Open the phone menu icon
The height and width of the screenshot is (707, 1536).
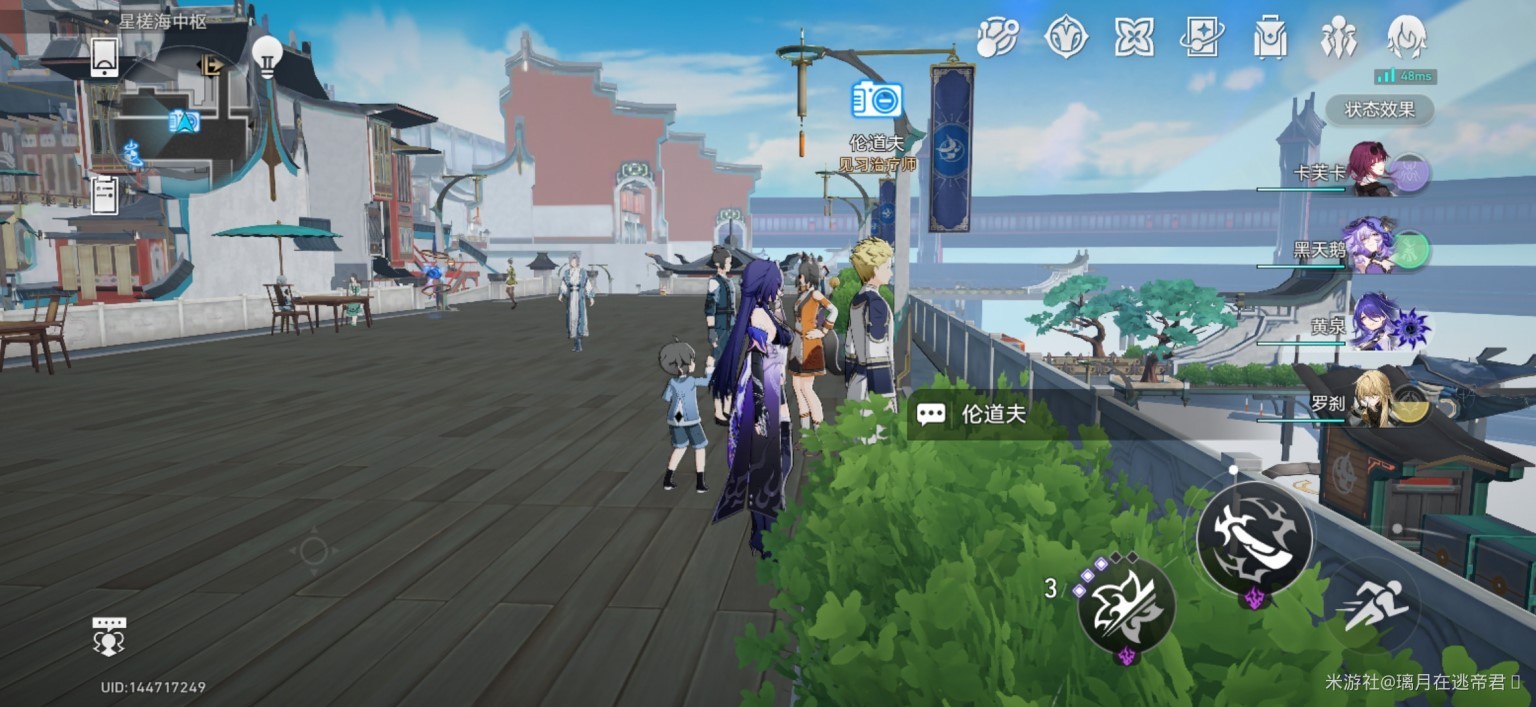[105, 57]
